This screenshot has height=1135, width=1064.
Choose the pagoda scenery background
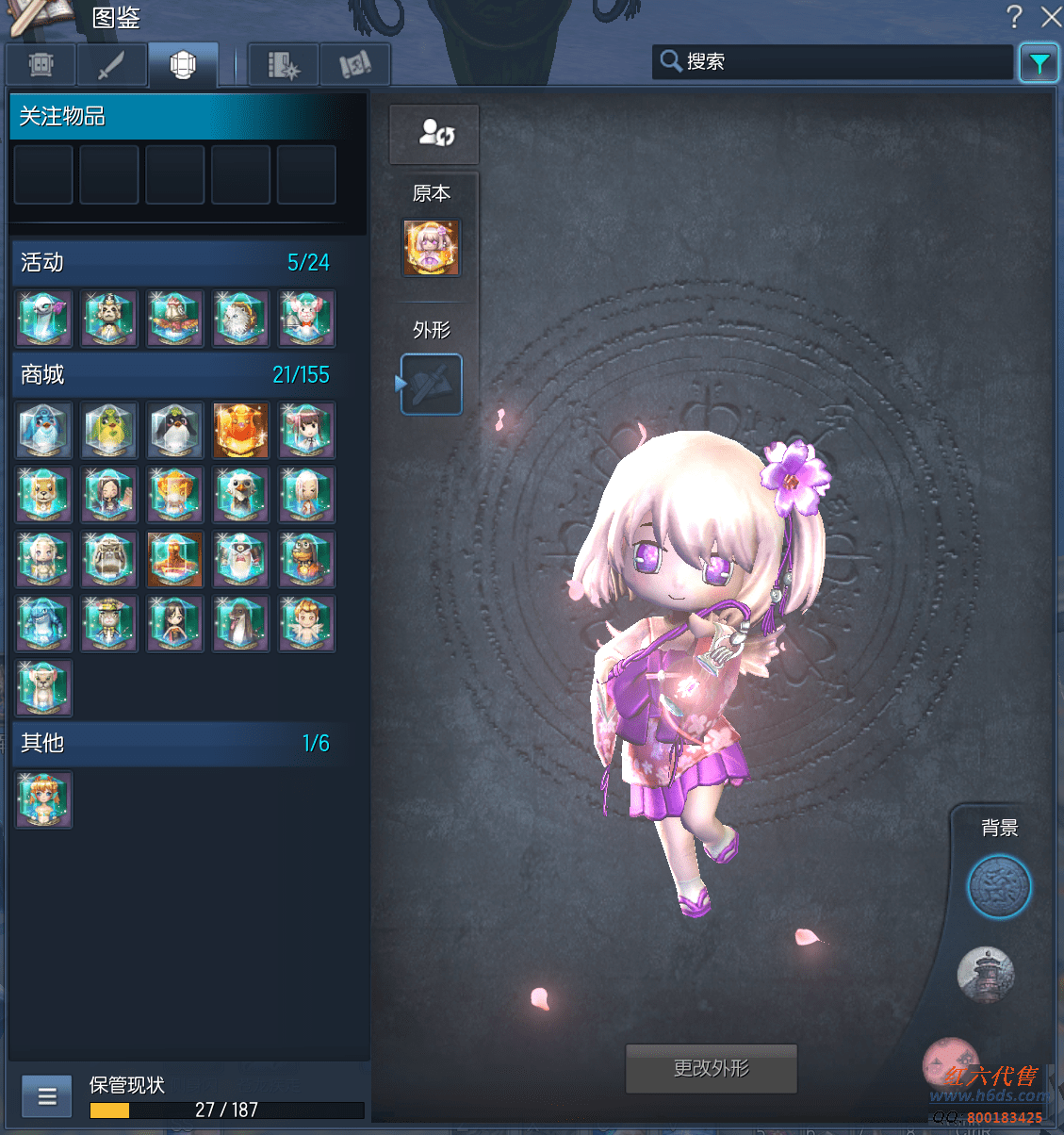tap(985, 974)
